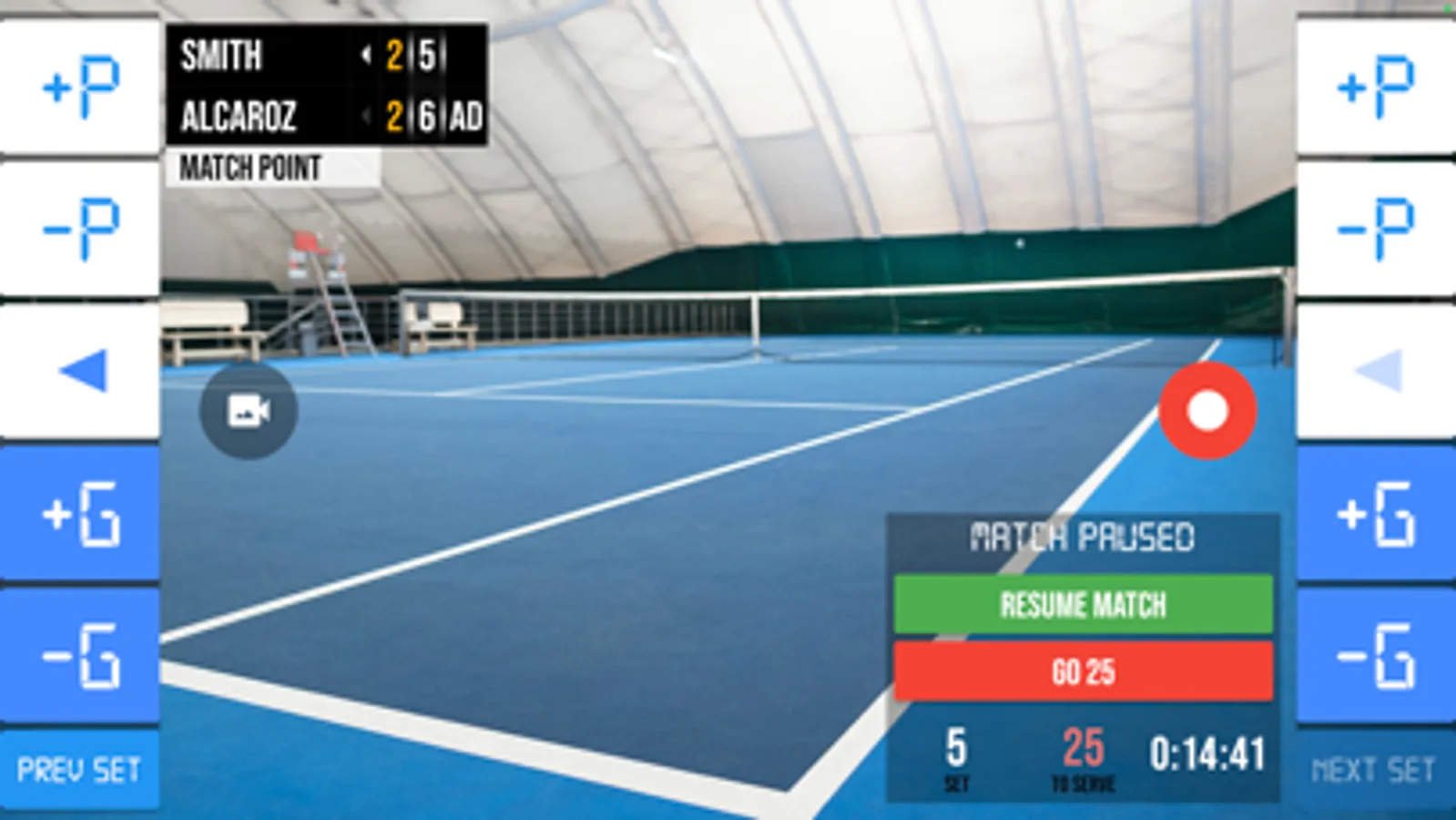Select the faded light-blue serve arrow
The height and width of the screenshot is (820, 1456).
pyautogui.click(x=1377, y=371)
